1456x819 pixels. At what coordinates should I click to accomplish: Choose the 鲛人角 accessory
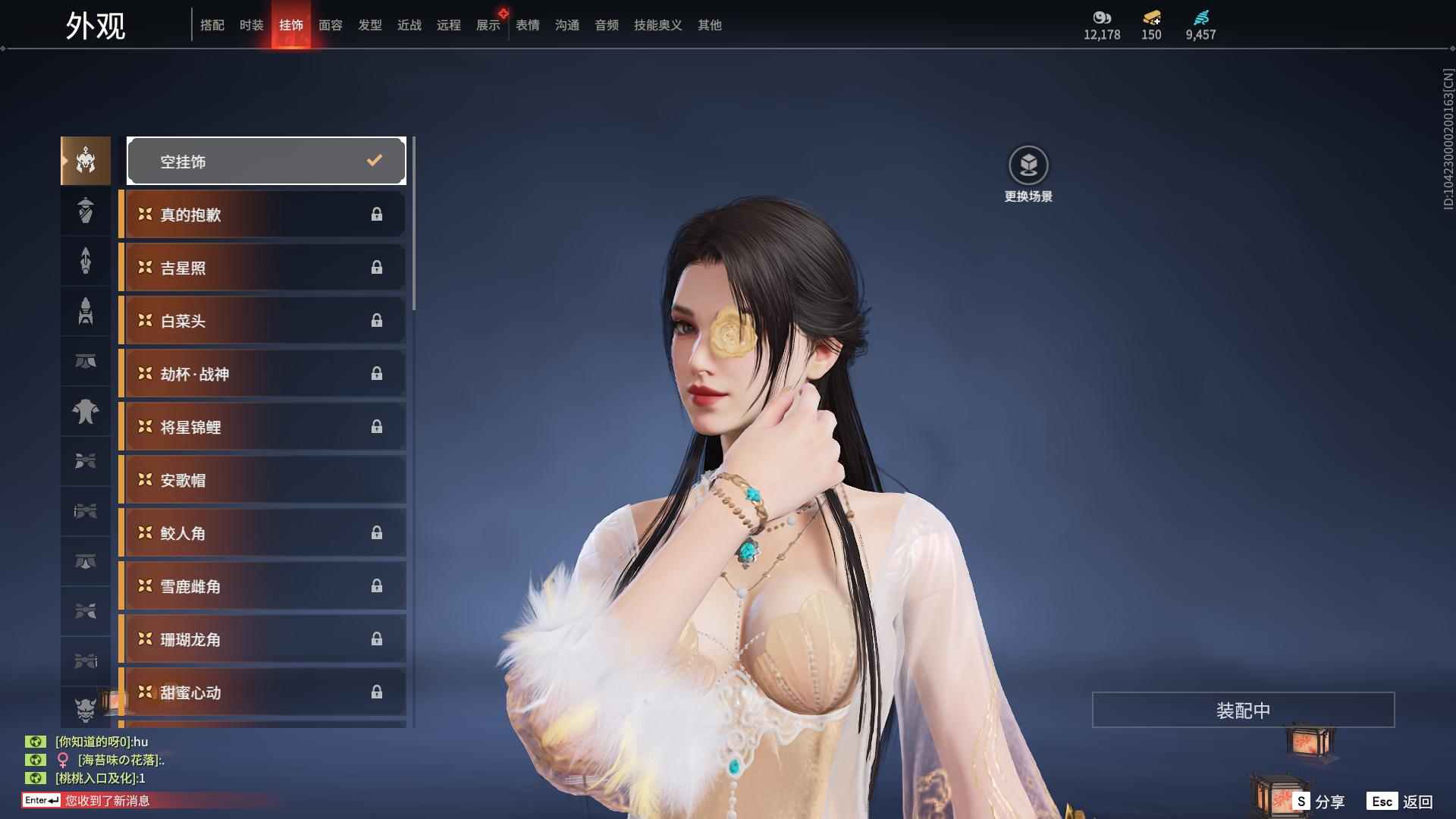click(x=263, y=533)
